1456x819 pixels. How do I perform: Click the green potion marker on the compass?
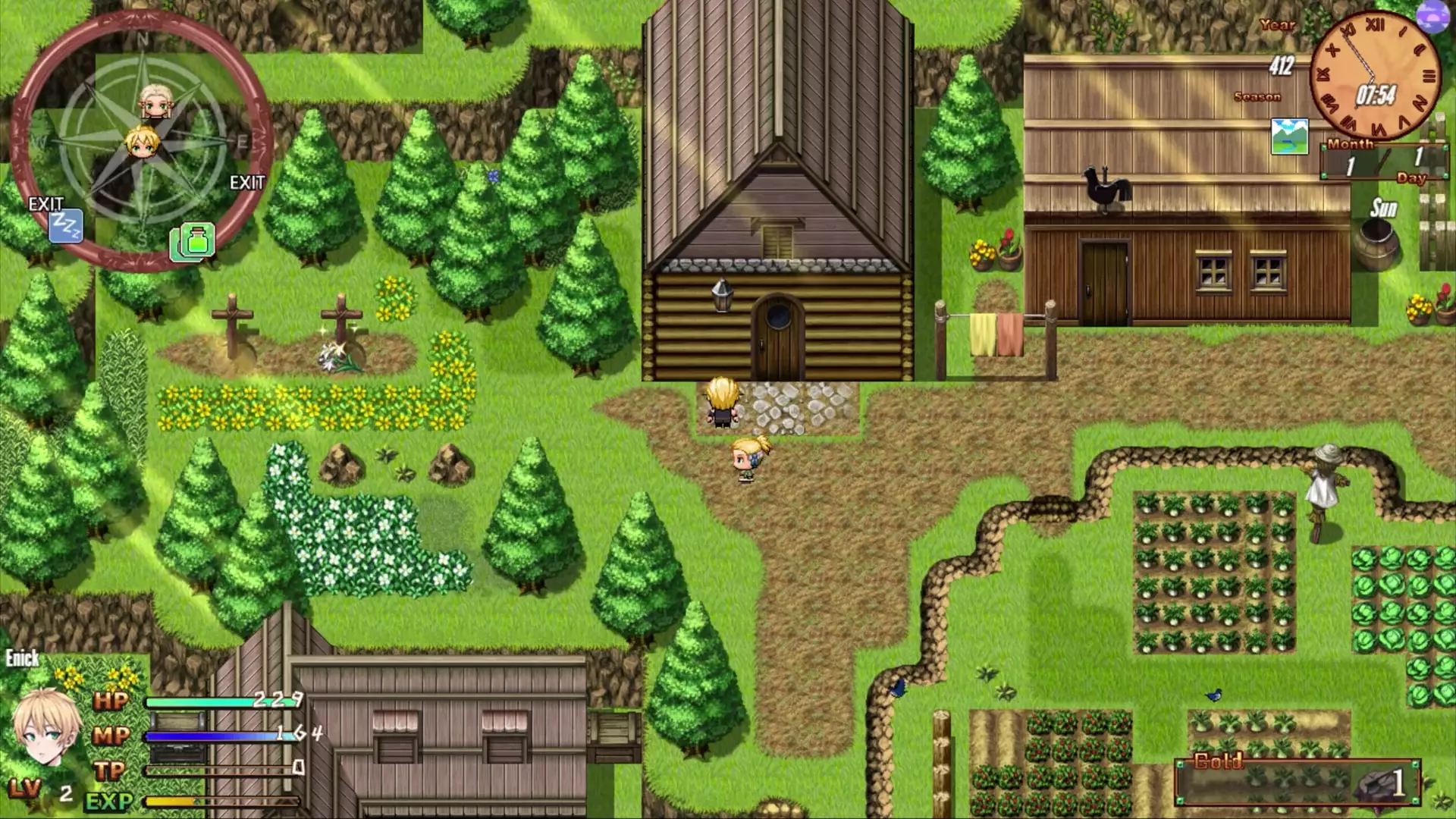(x=195, y=243)
